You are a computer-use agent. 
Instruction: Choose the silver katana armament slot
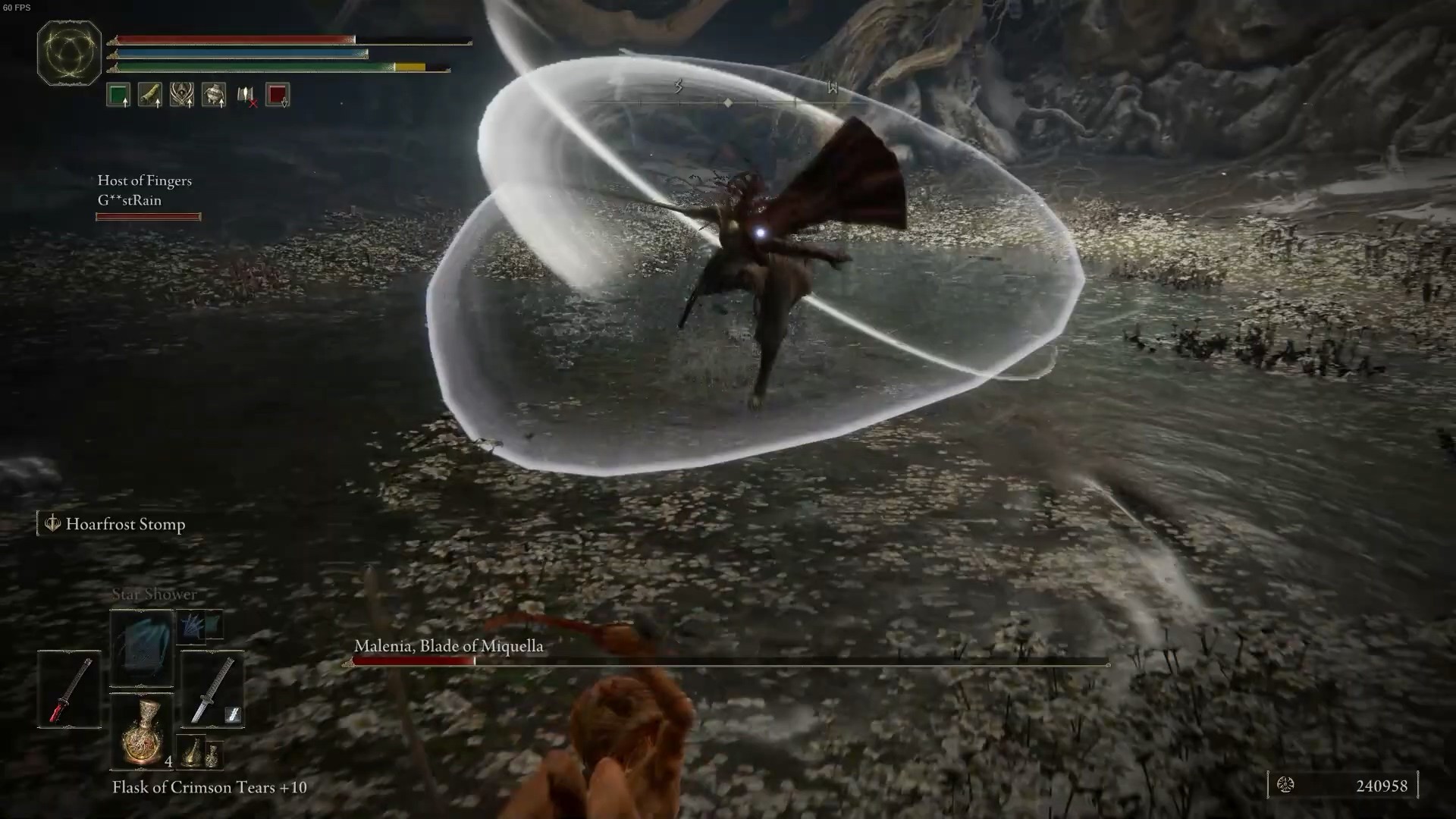tap(212, 689)
